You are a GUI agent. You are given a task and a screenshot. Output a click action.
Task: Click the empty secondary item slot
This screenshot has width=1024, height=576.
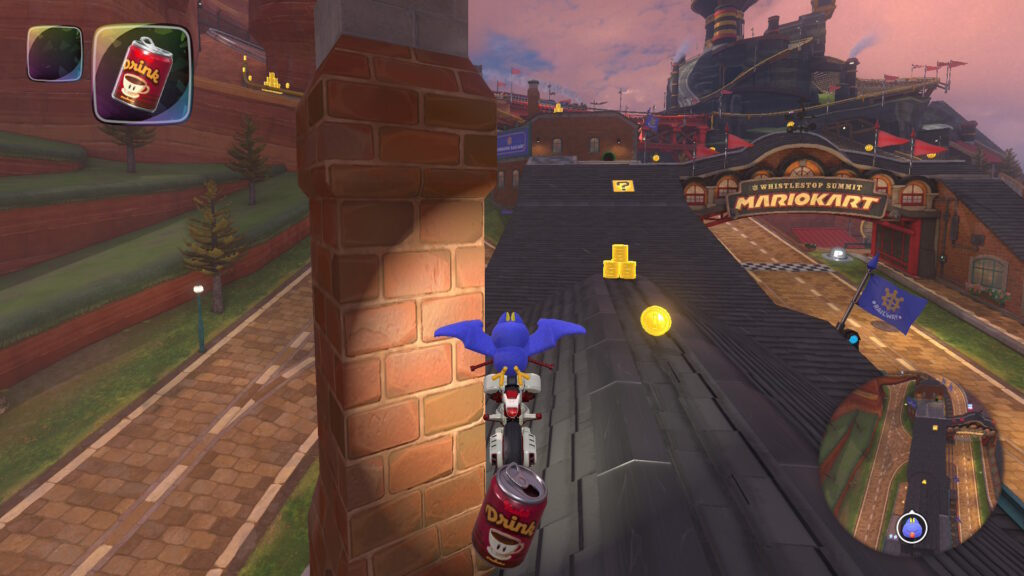pos(55,53)
